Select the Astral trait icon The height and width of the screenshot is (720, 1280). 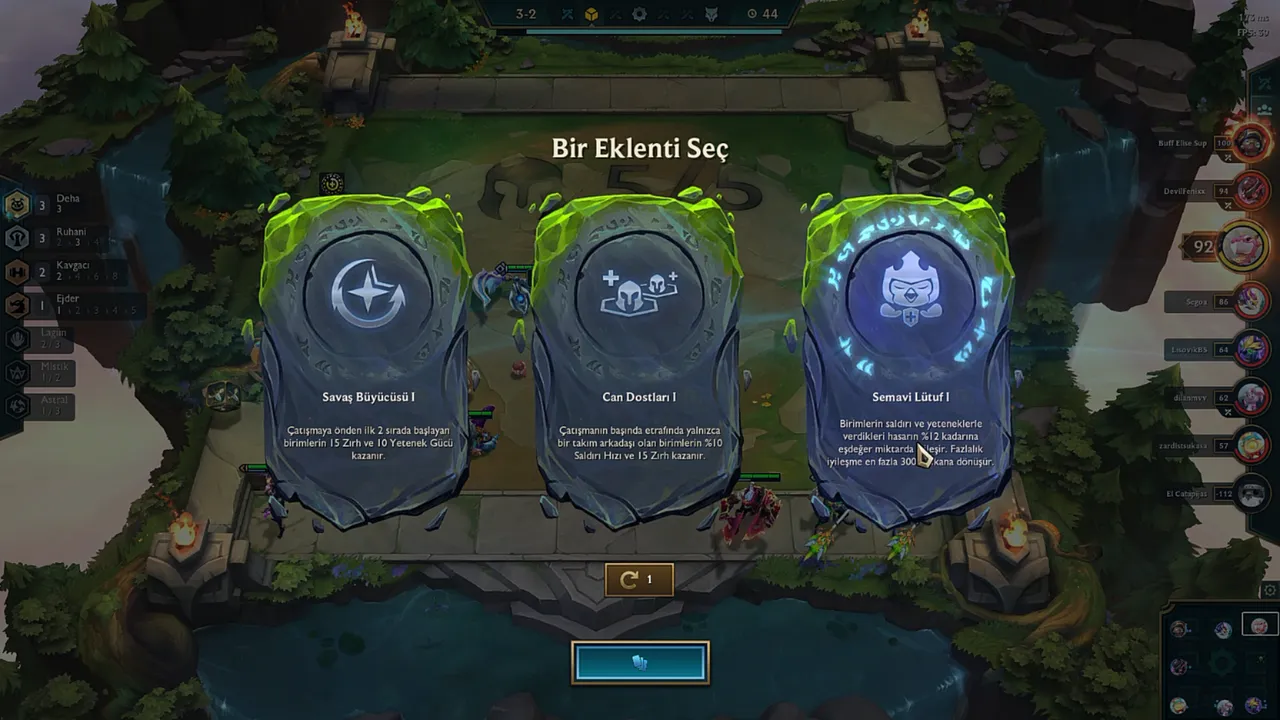tap(16, 405)
